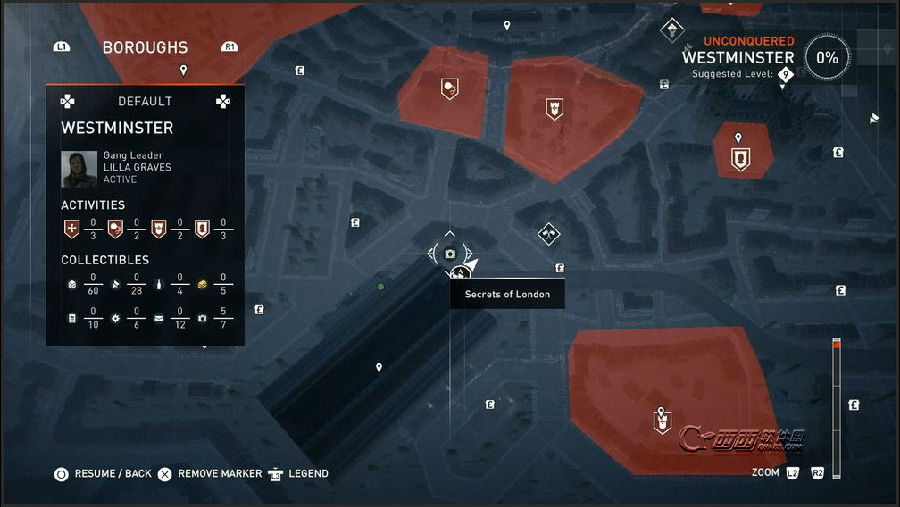Select the Secrets of London camera marker
This screenshot has height=507, width=900.
pos(450,255)
